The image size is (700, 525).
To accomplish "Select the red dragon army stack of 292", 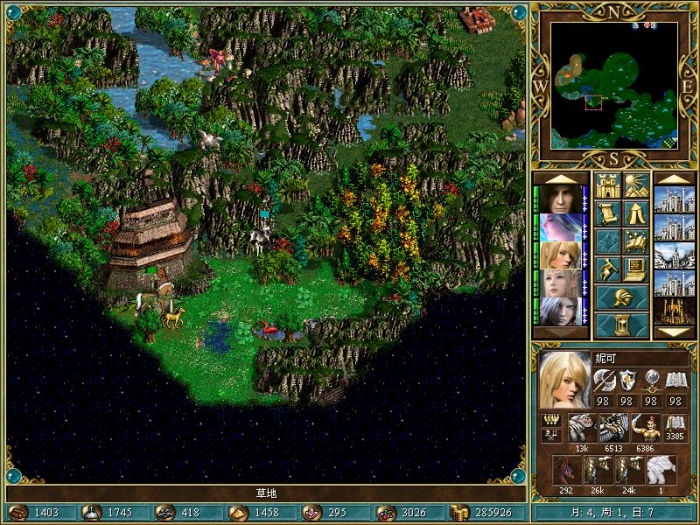I will 568,470.
